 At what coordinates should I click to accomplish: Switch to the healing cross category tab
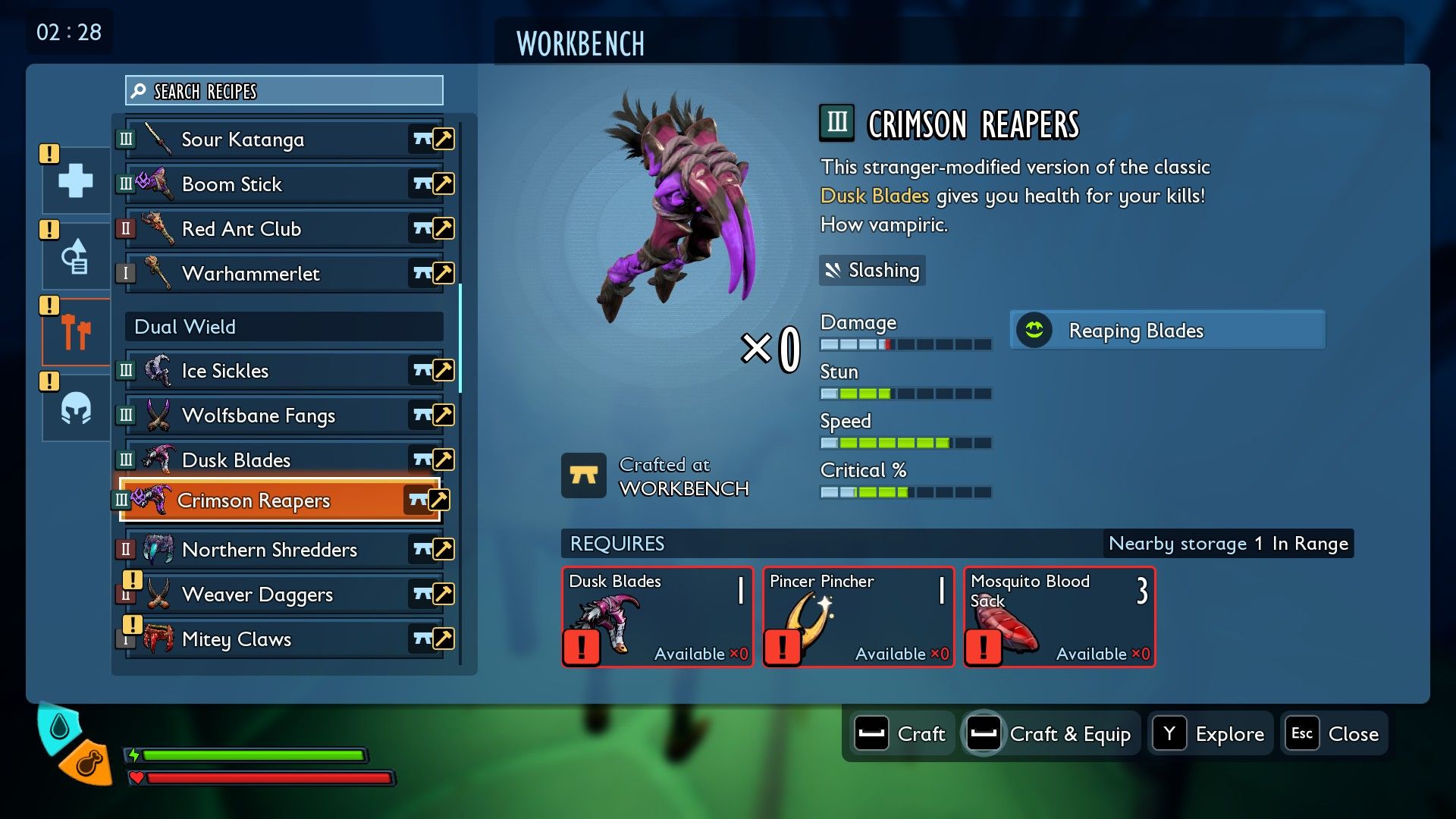pos(76,181)
